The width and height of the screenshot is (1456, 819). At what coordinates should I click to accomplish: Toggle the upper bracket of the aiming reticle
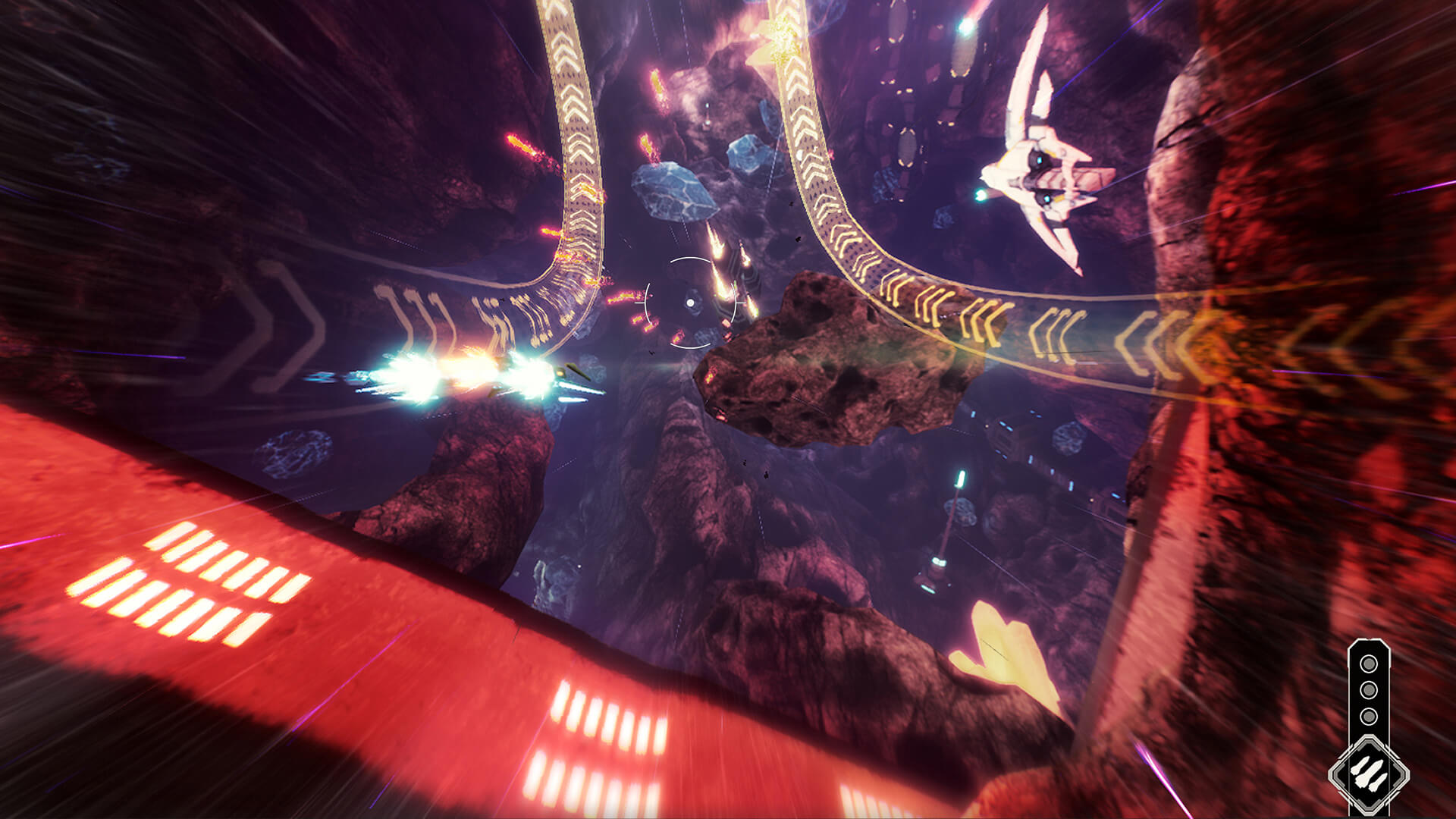(690, 260)
